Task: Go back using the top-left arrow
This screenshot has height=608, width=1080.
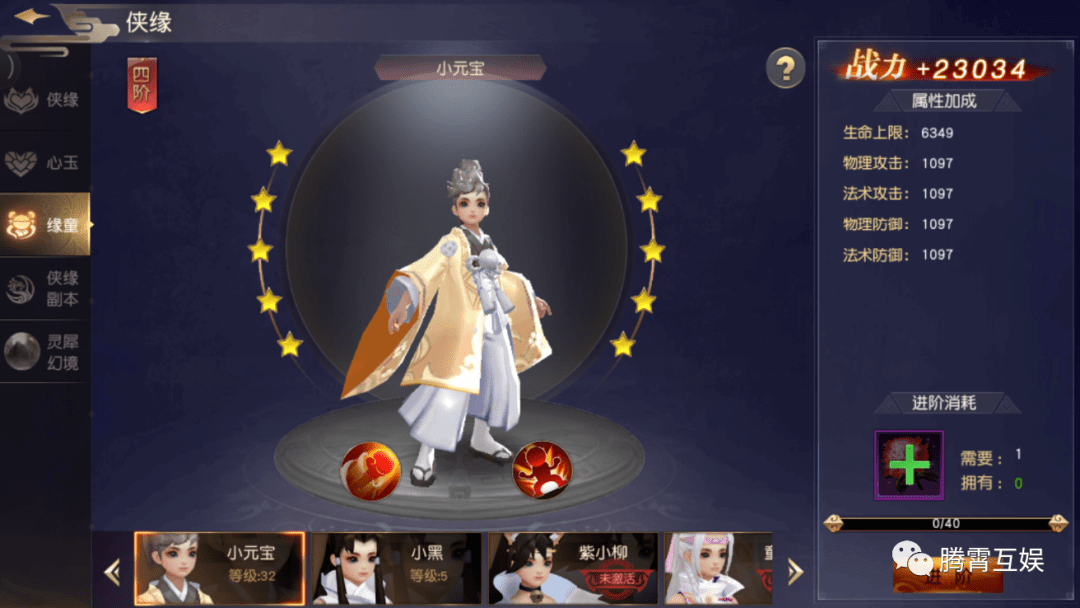Action: 34,17
